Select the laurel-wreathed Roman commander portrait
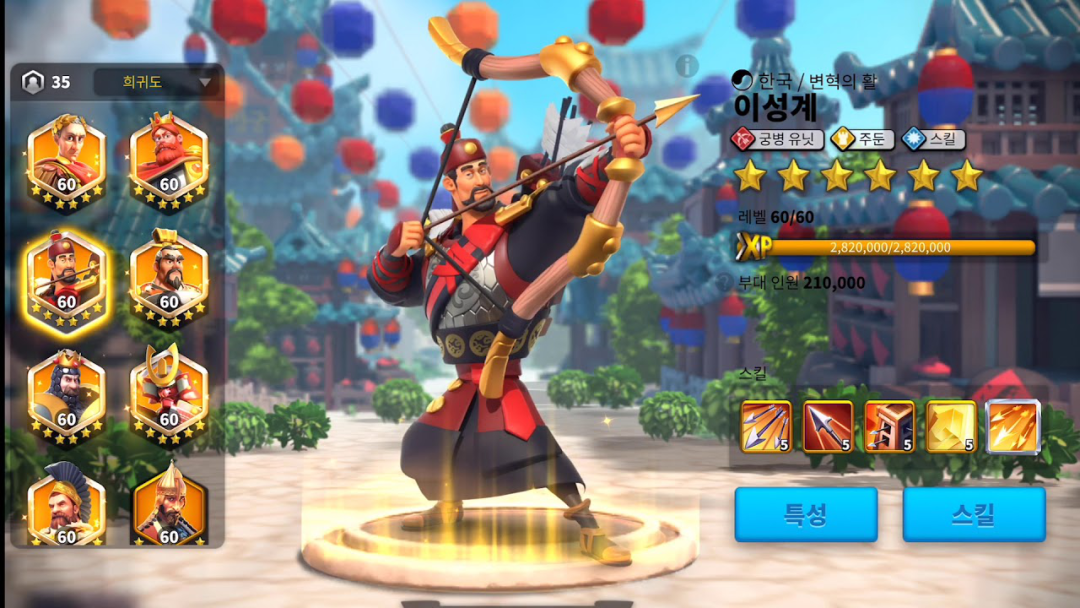The image size is (1080, 608). coord(66,158)
